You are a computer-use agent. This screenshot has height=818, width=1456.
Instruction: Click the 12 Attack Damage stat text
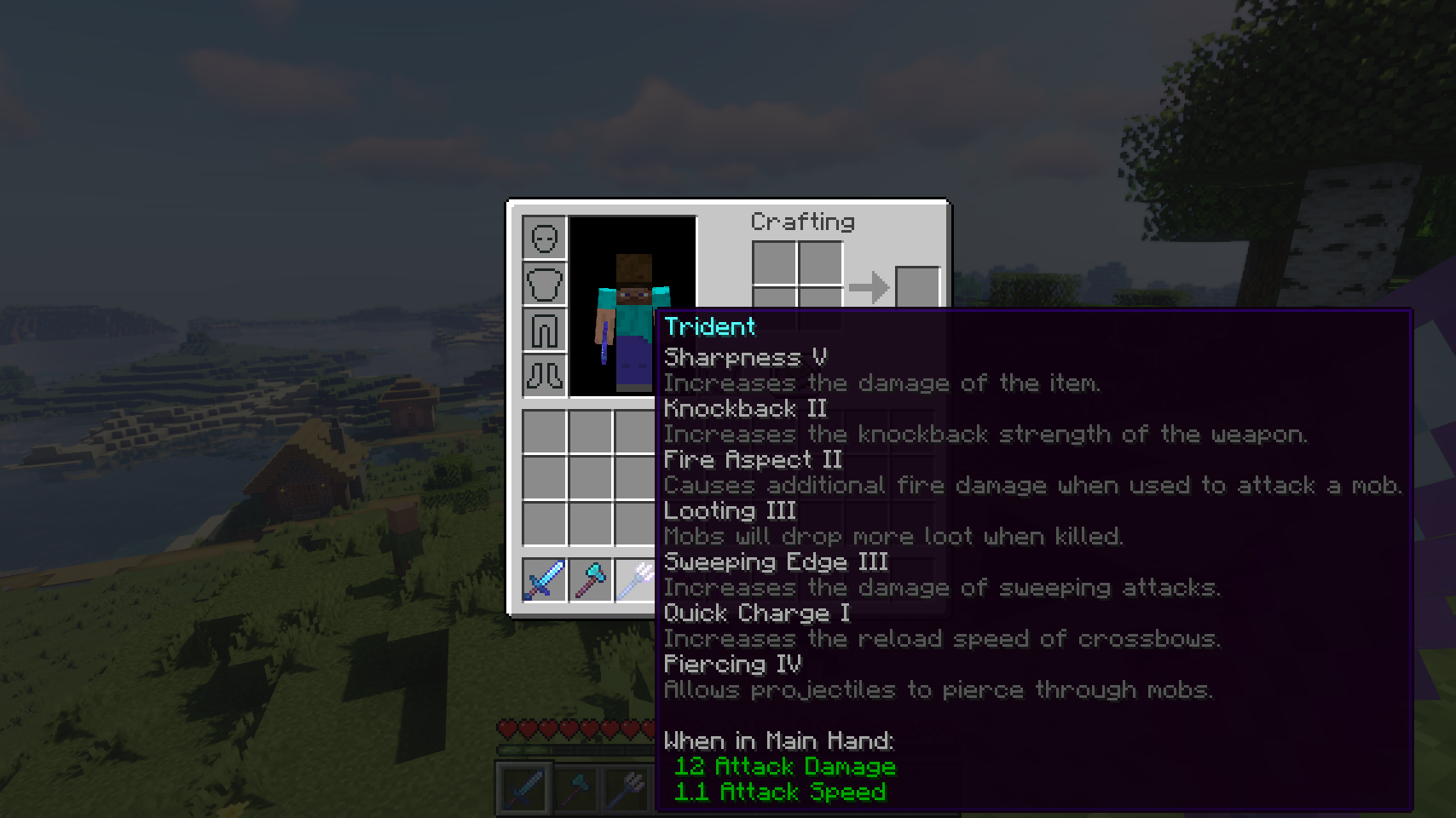pos(784,766)
